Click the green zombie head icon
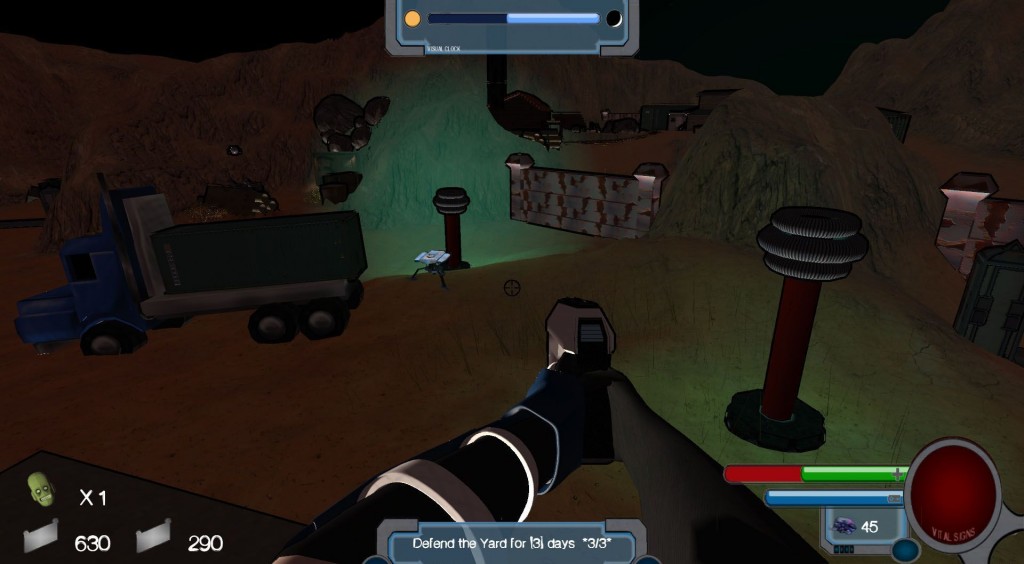Screen dimensions: 1024x564 click(x=40, y=491)
